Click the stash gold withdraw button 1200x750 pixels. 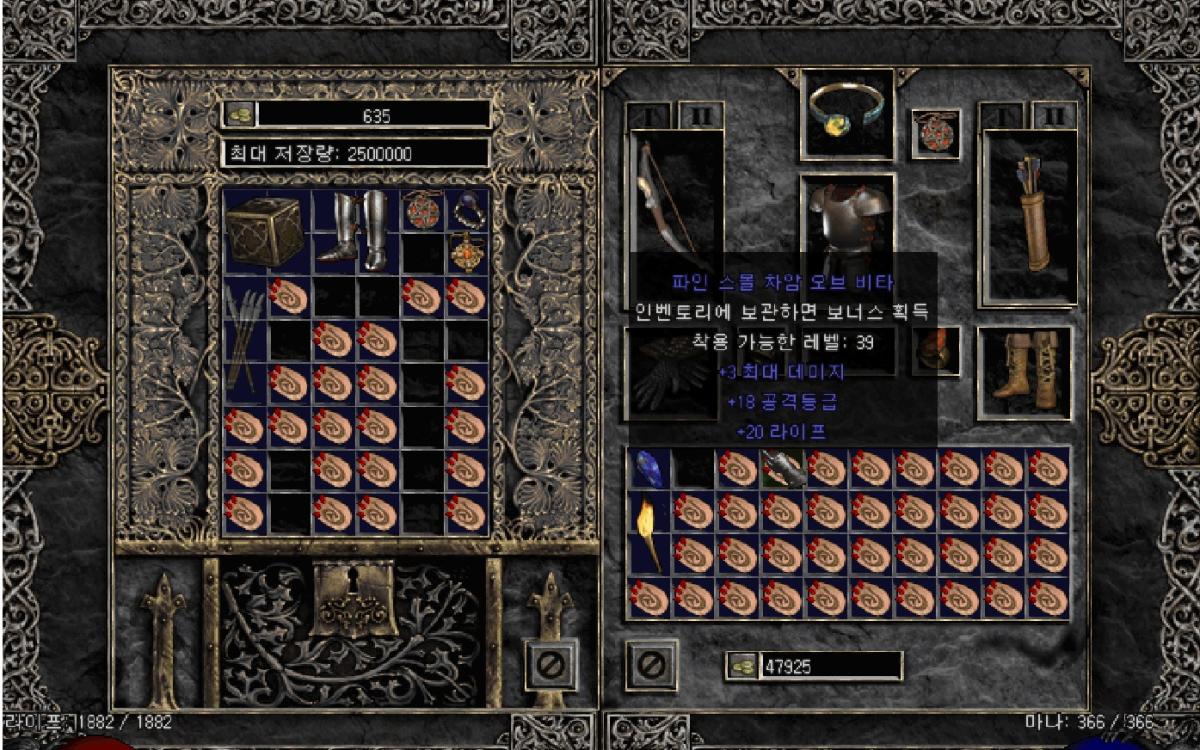point(238,115)
